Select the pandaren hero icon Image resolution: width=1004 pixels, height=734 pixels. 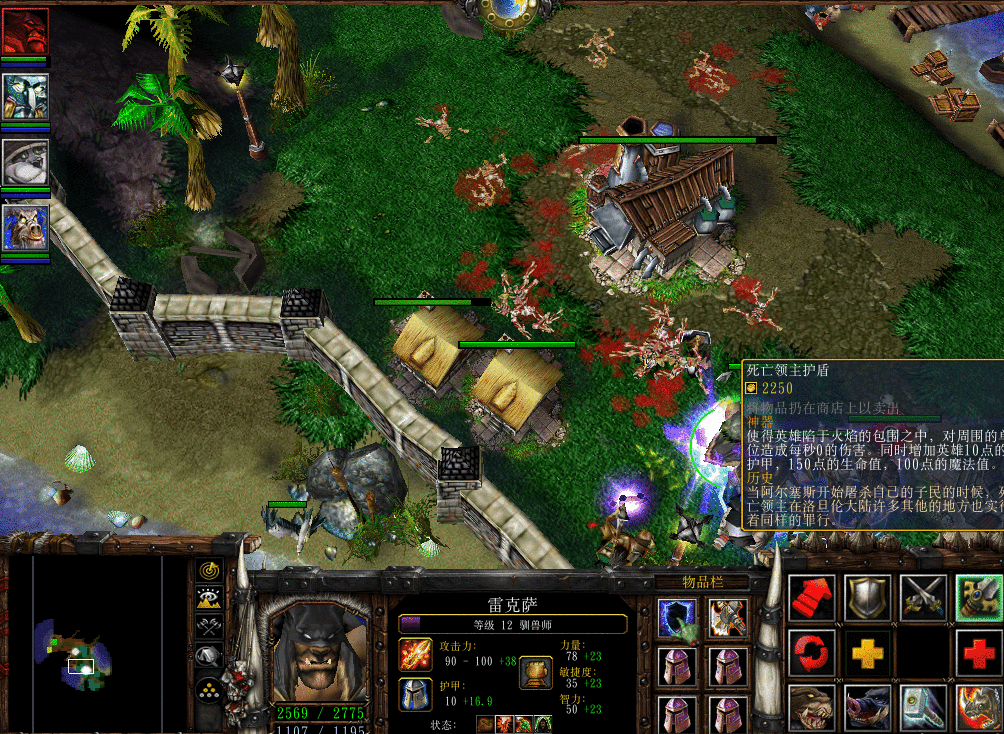[x=25, y=161]
